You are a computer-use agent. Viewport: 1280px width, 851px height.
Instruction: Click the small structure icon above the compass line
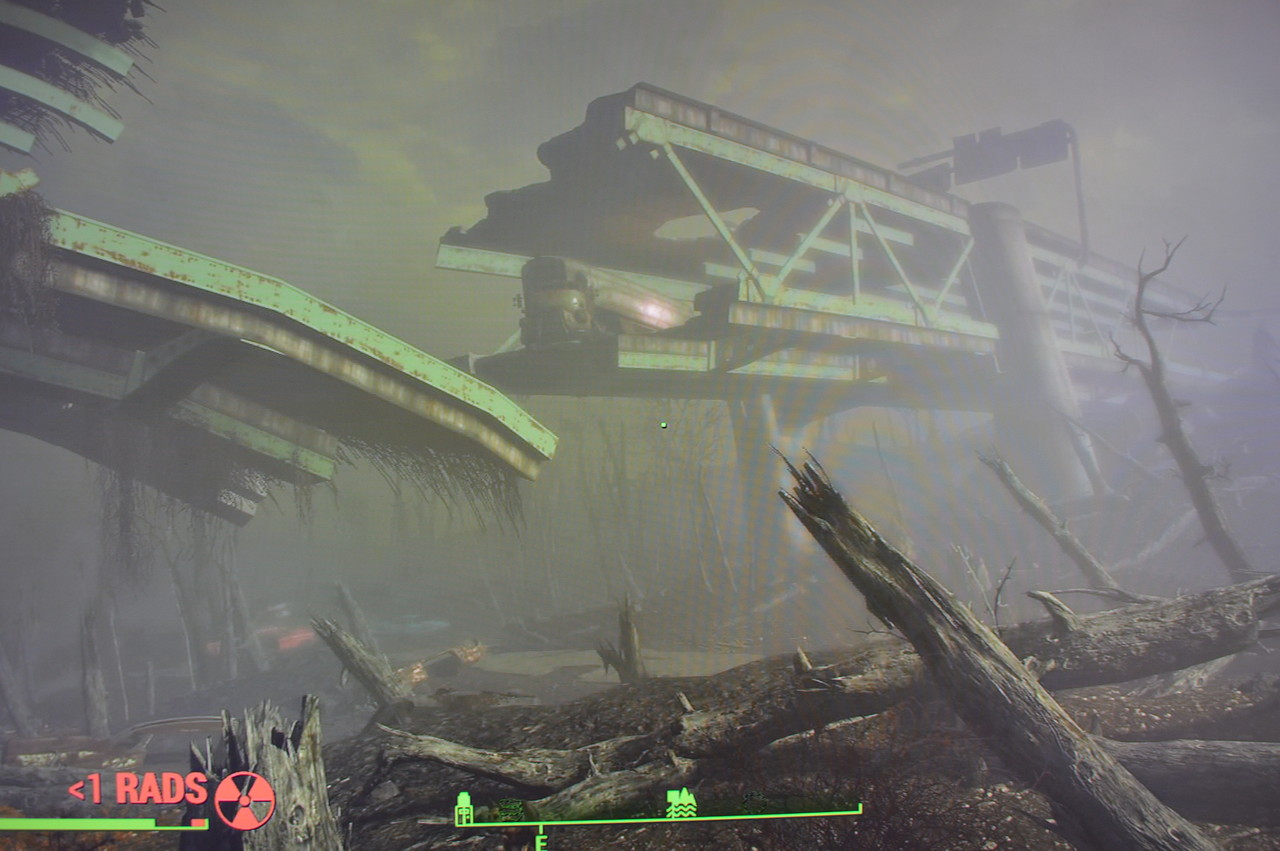click(513, 806)
